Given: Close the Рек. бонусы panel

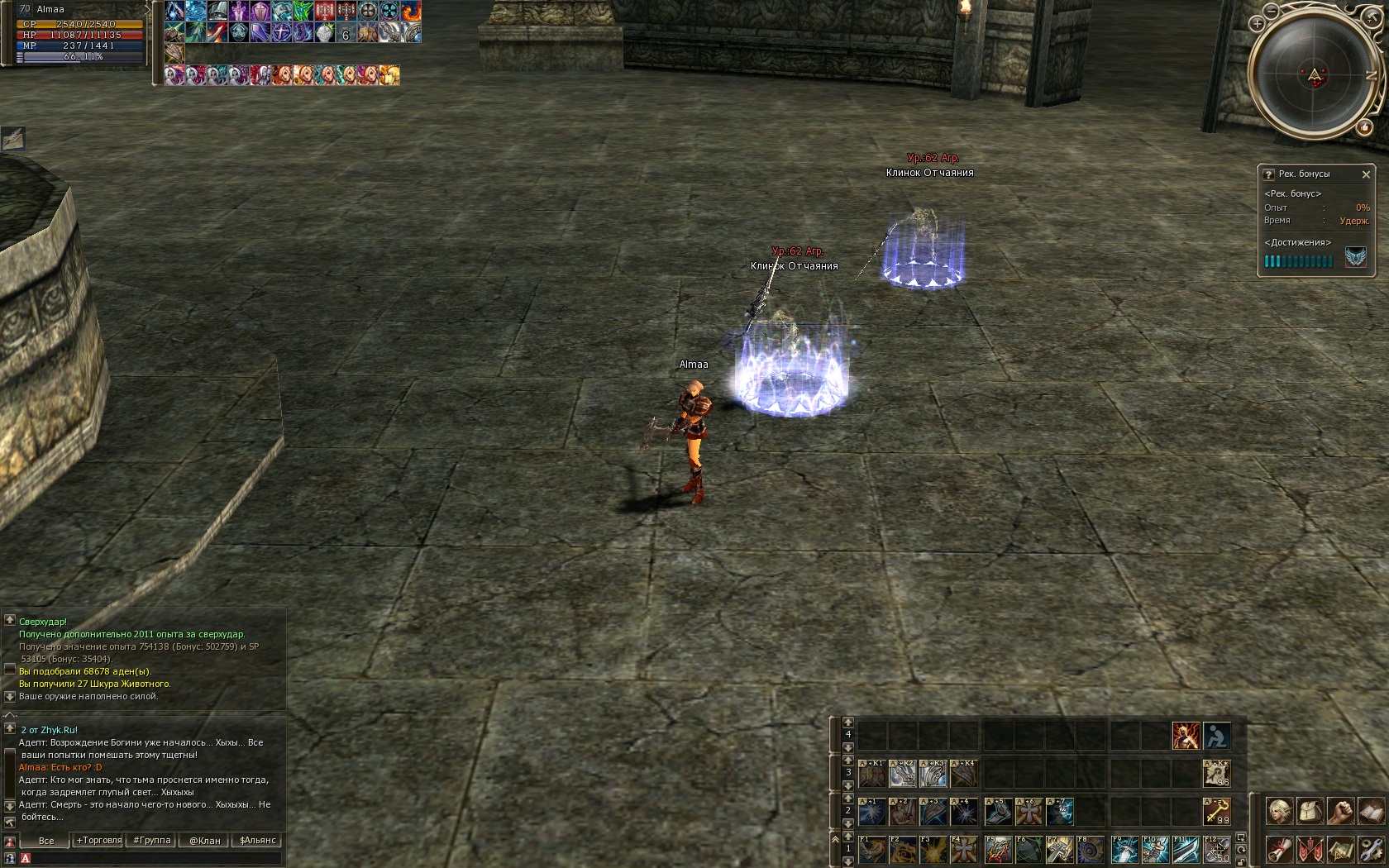Looking at the screenshot, I should tap(1366, 174).
